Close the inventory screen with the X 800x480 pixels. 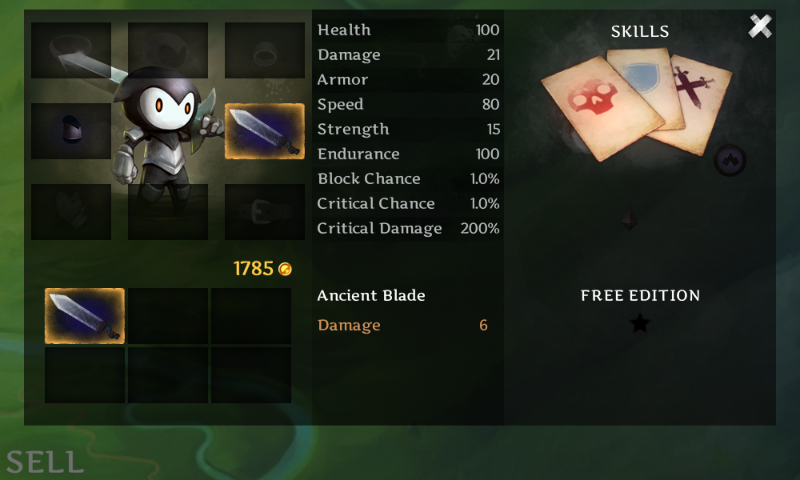(x=760, y=27)
